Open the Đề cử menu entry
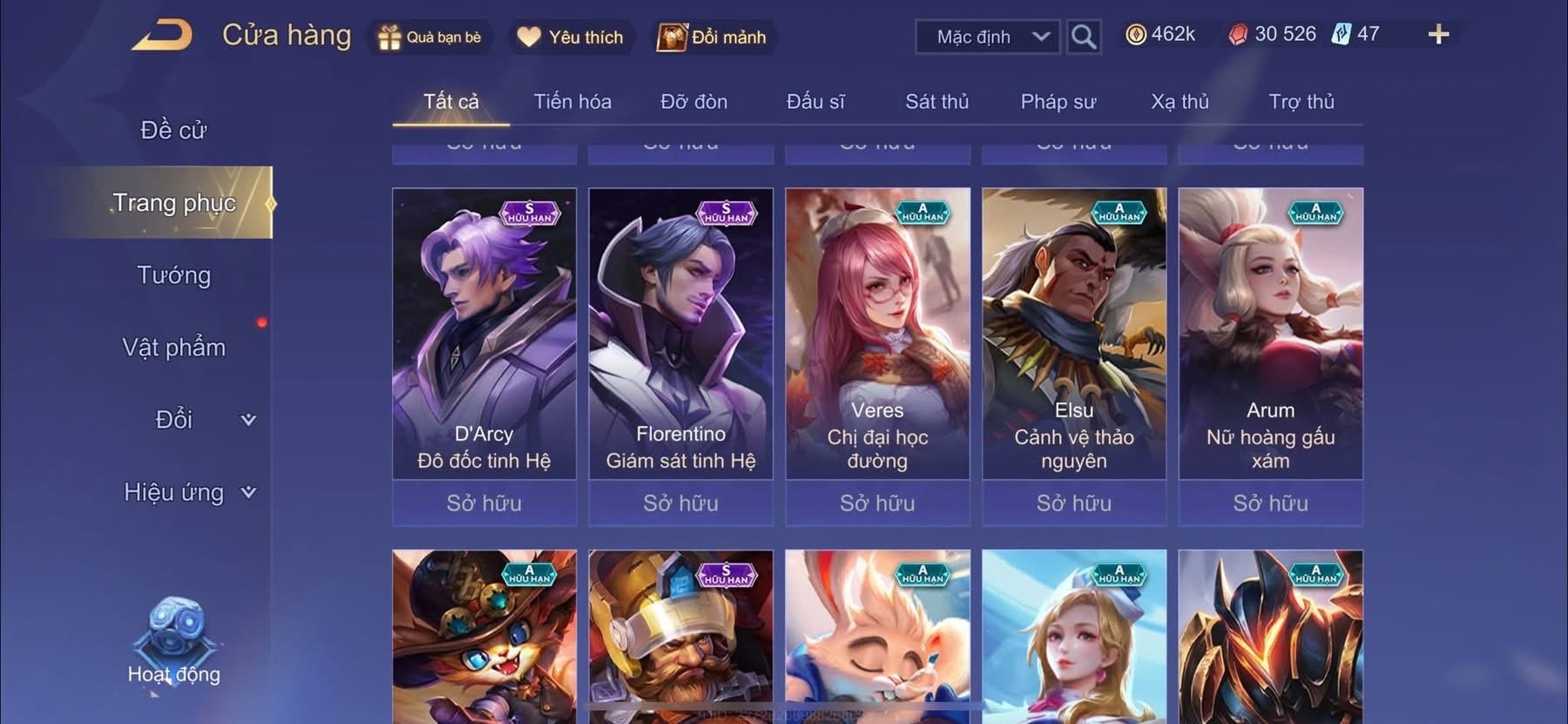 pyautogui.click(x=173, y=131)
